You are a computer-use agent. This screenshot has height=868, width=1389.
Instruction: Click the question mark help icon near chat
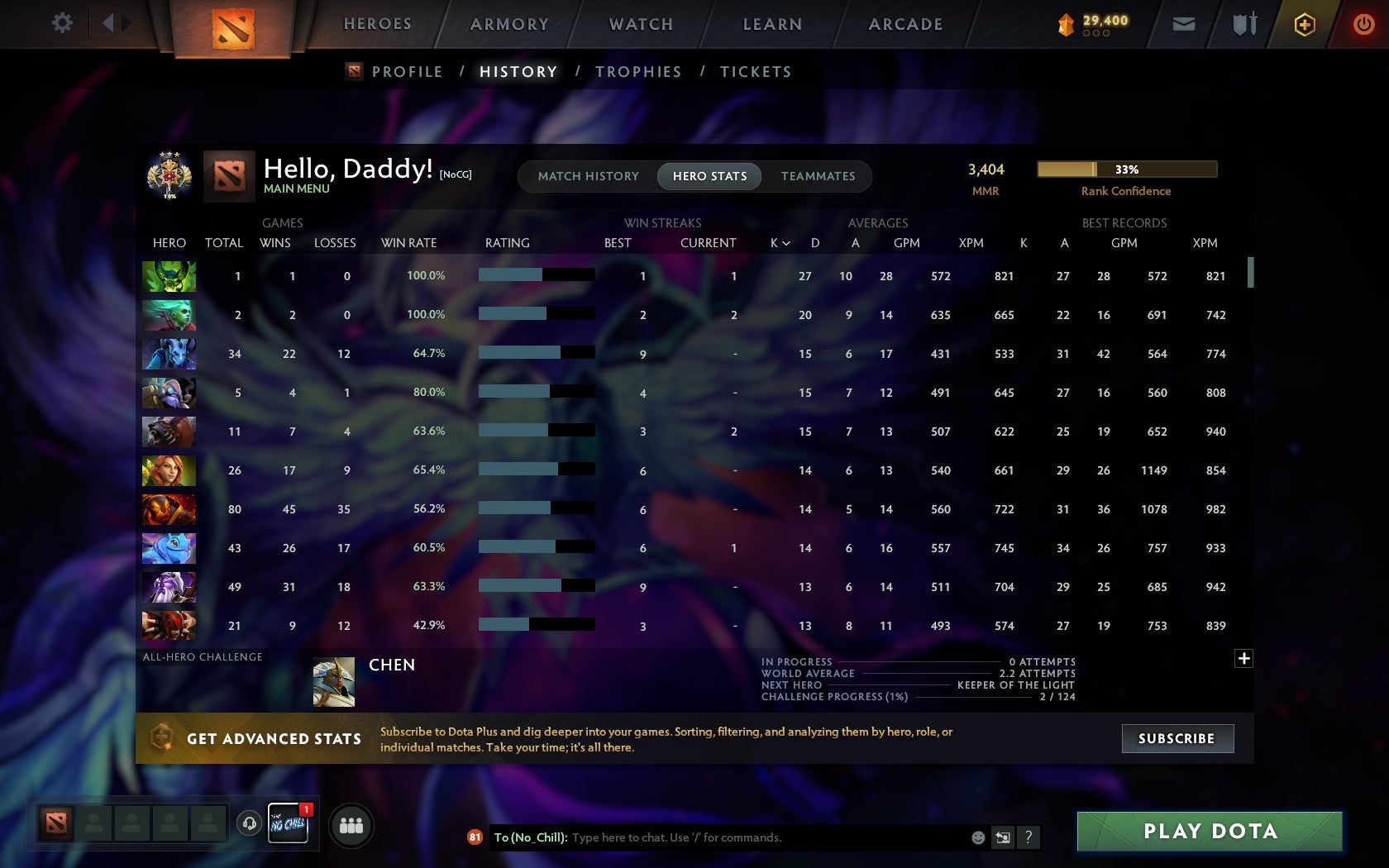[1028, 837]
